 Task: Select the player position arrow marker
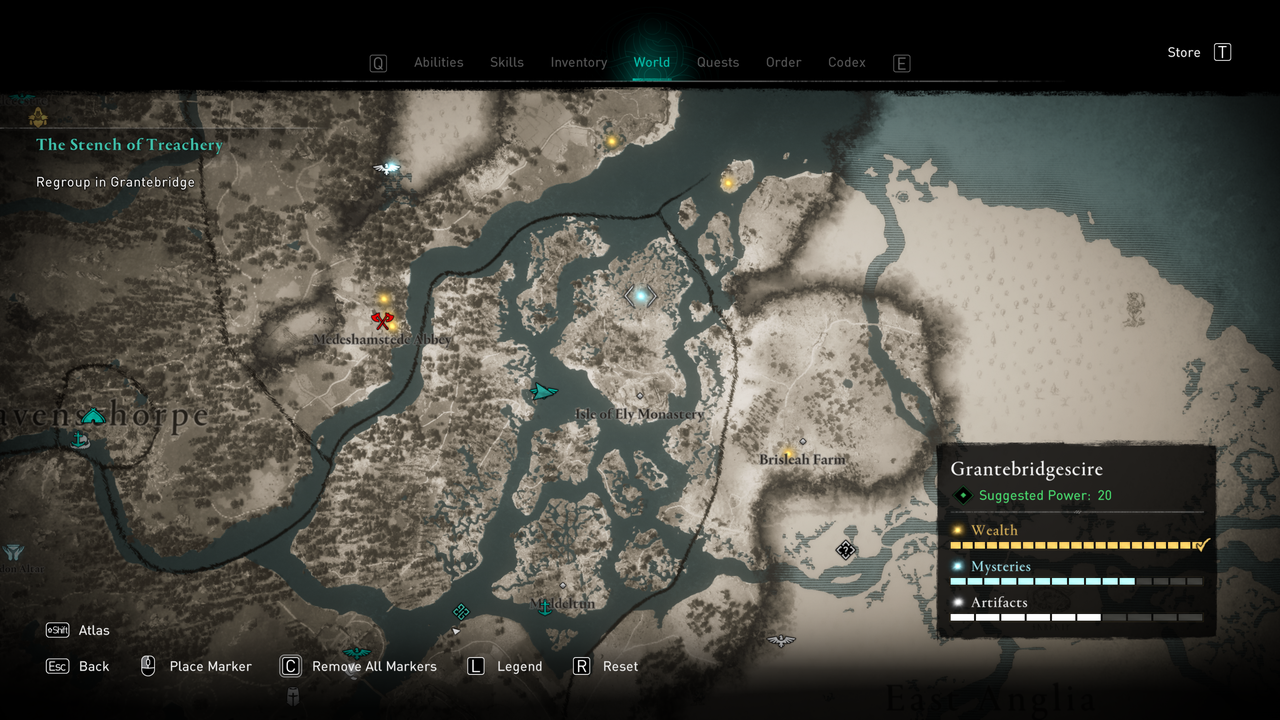(x=543, y=393)
